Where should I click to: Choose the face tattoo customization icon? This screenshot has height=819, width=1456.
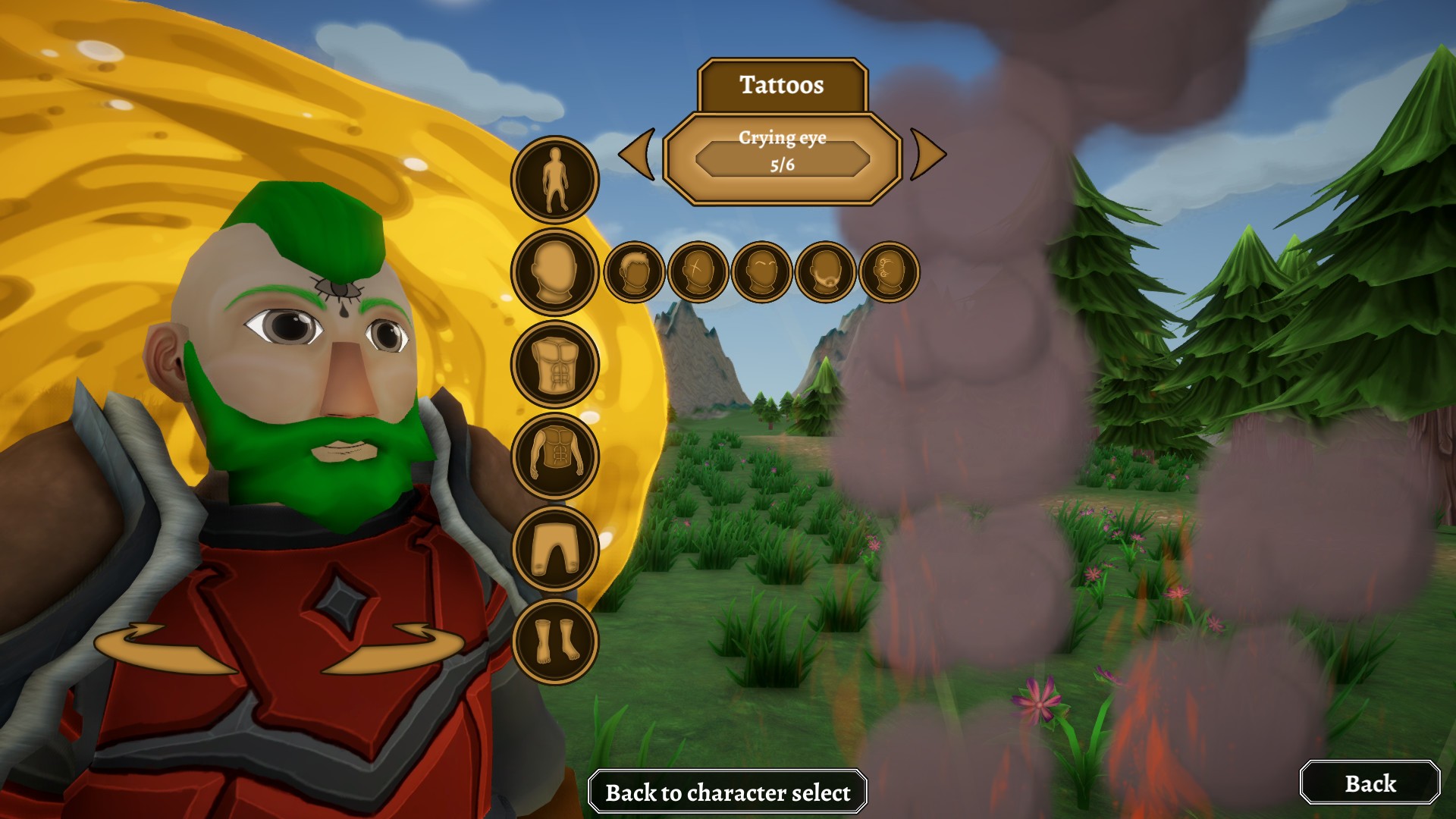tap(890, 271)
